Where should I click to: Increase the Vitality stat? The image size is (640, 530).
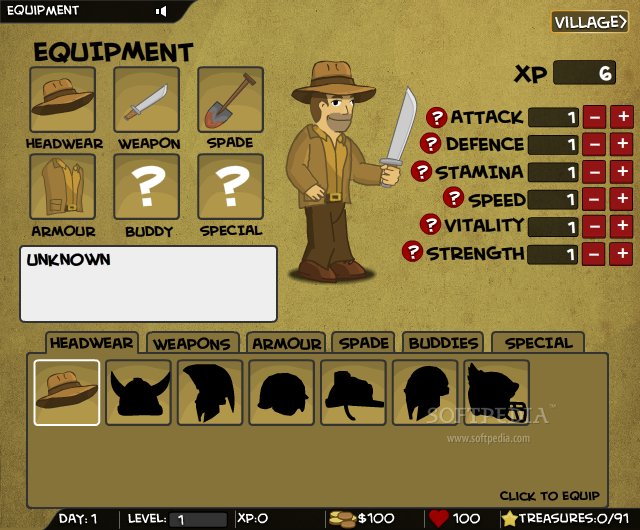tap(622, 227)
